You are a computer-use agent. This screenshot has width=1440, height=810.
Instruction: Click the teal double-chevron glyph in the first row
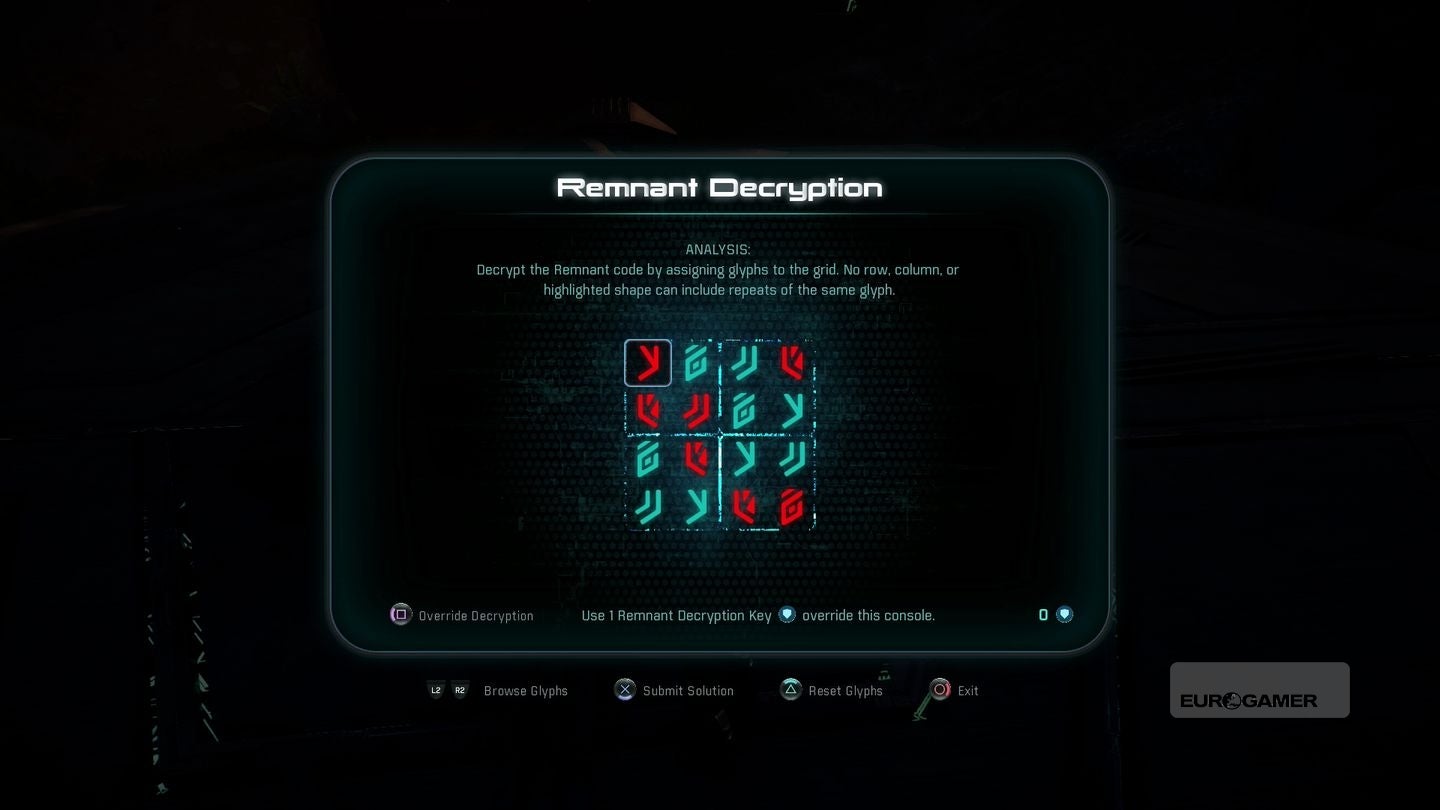pyautogui.click(x=745, y=363)
